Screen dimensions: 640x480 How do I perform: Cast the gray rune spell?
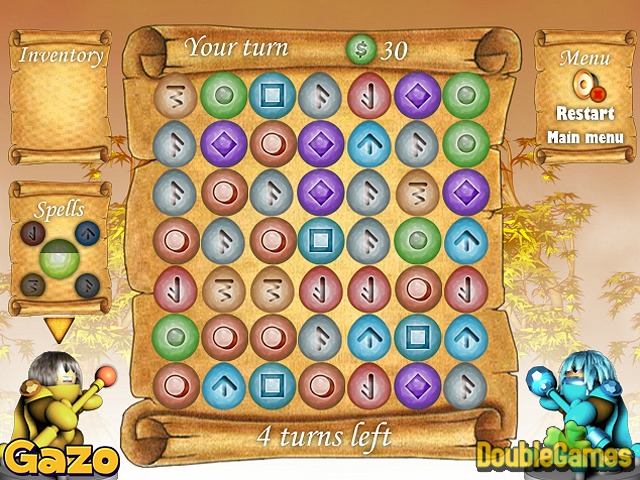pyautogui.click(x=88, y=286)
